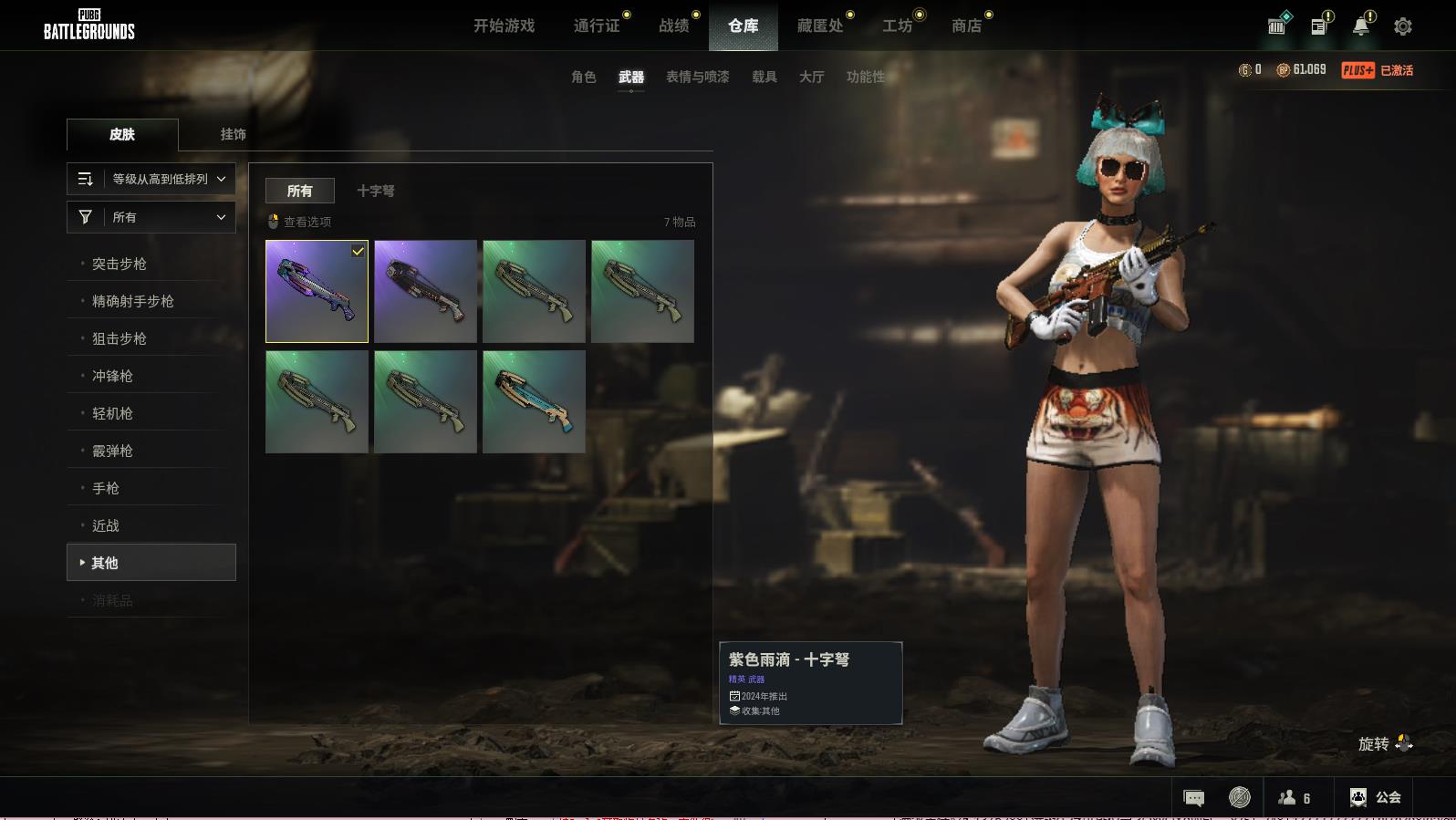Switch to the 挂饰 charms tab
This screenshot has width=1456, height=820.
[x=234, y=134]
